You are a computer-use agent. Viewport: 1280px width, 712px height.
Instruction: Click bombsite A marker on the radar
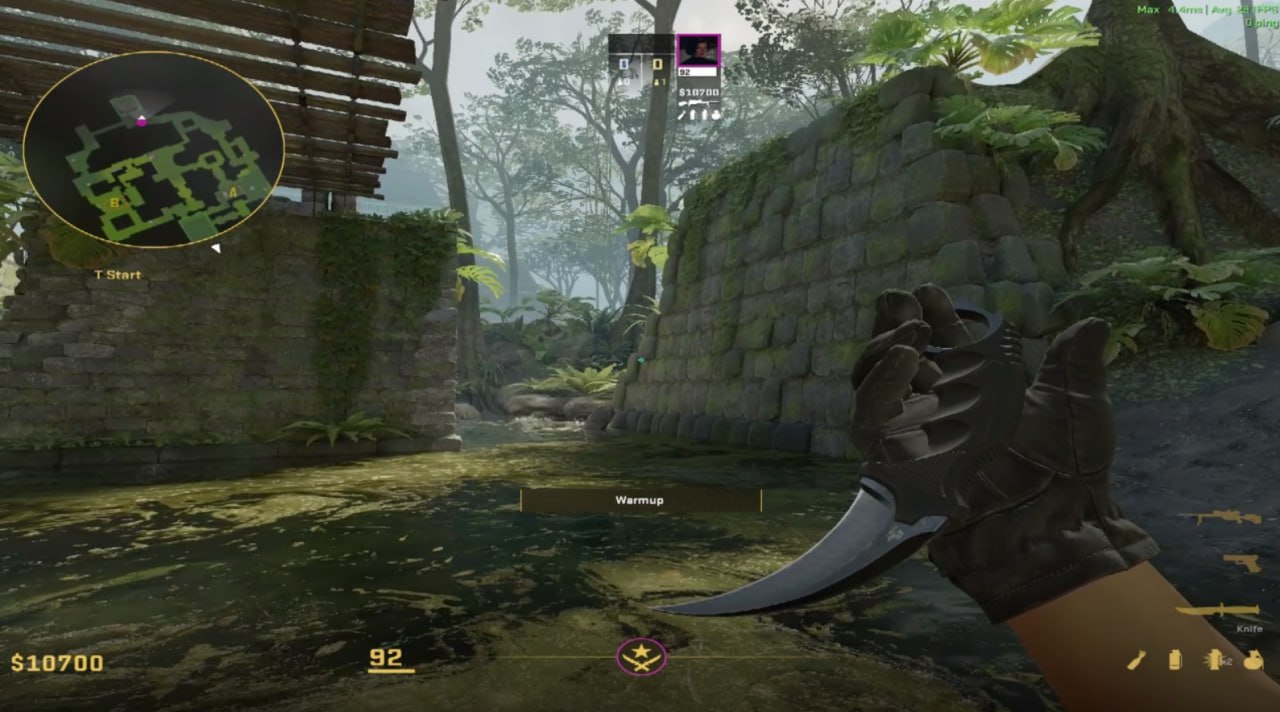click(233, 193)
